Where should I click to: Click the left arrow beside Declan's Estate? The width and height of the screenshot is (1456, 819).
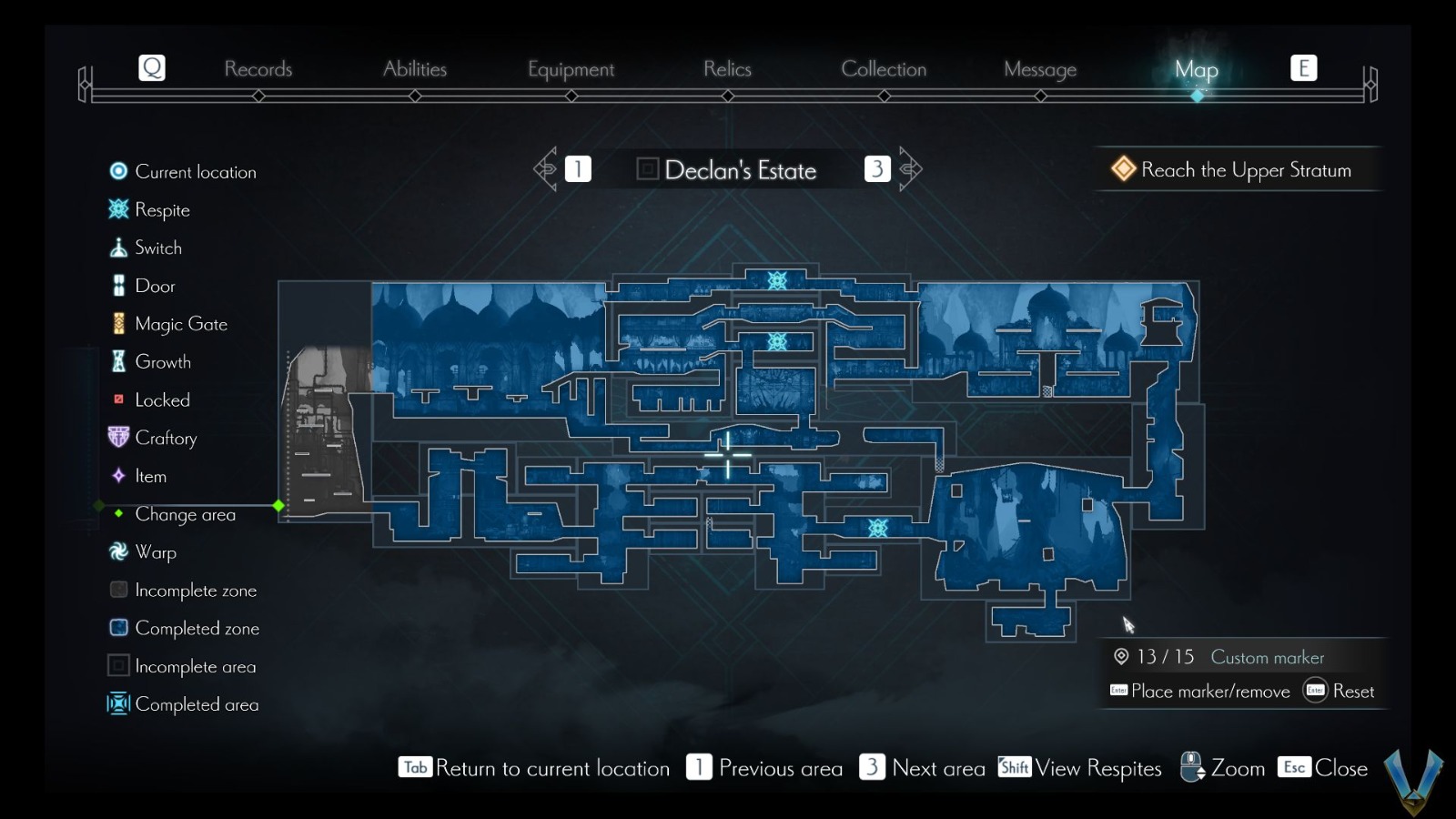point(546,168)
